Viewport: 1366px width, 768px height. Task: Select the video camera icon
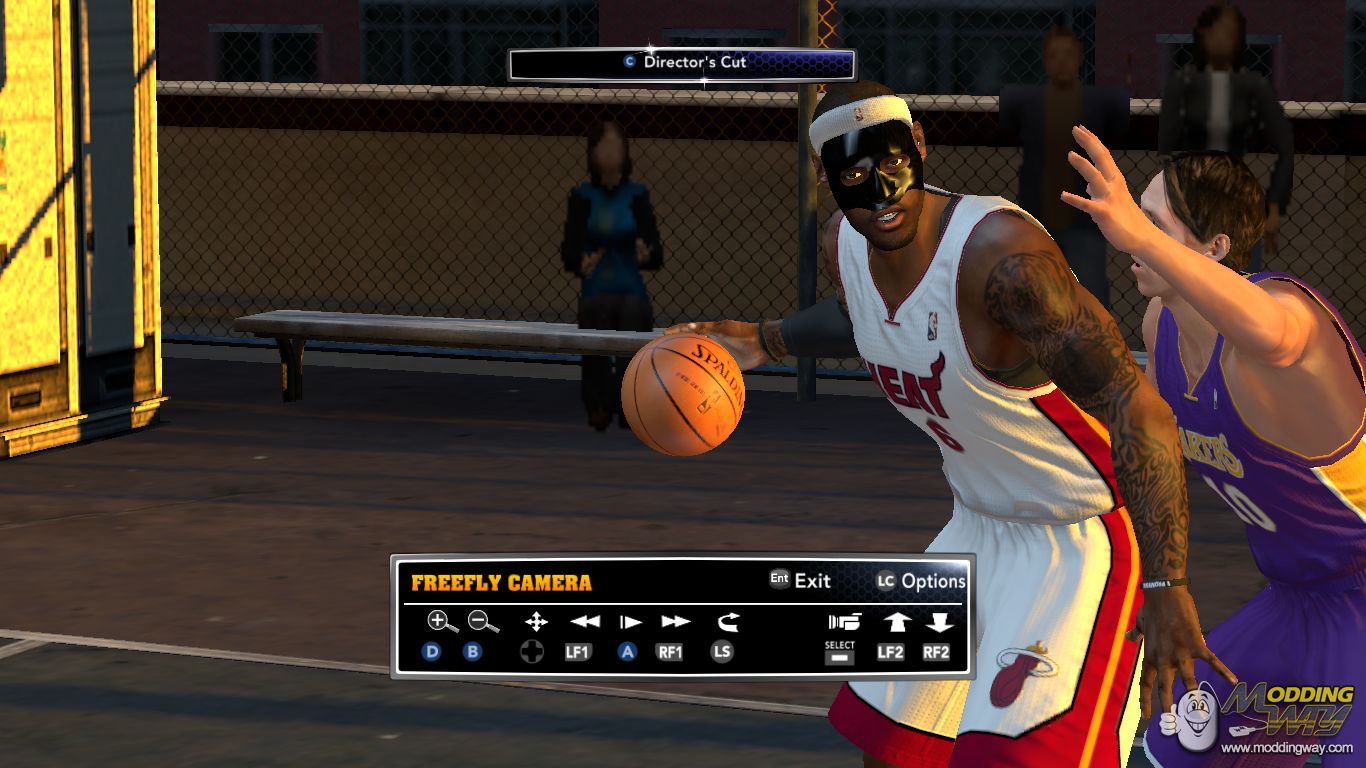844,622
